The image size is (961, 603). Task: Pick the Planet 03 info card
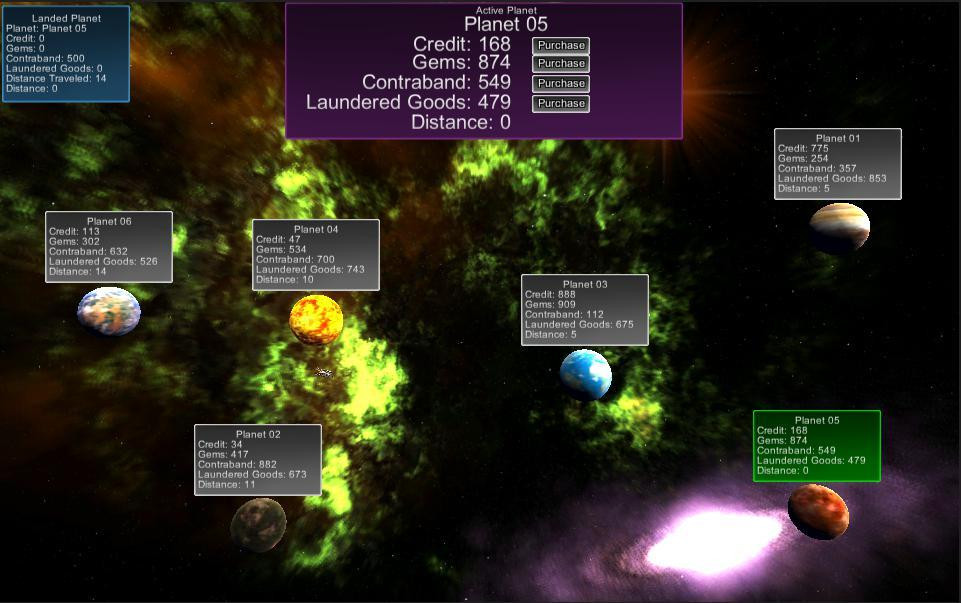click(585, 310)
